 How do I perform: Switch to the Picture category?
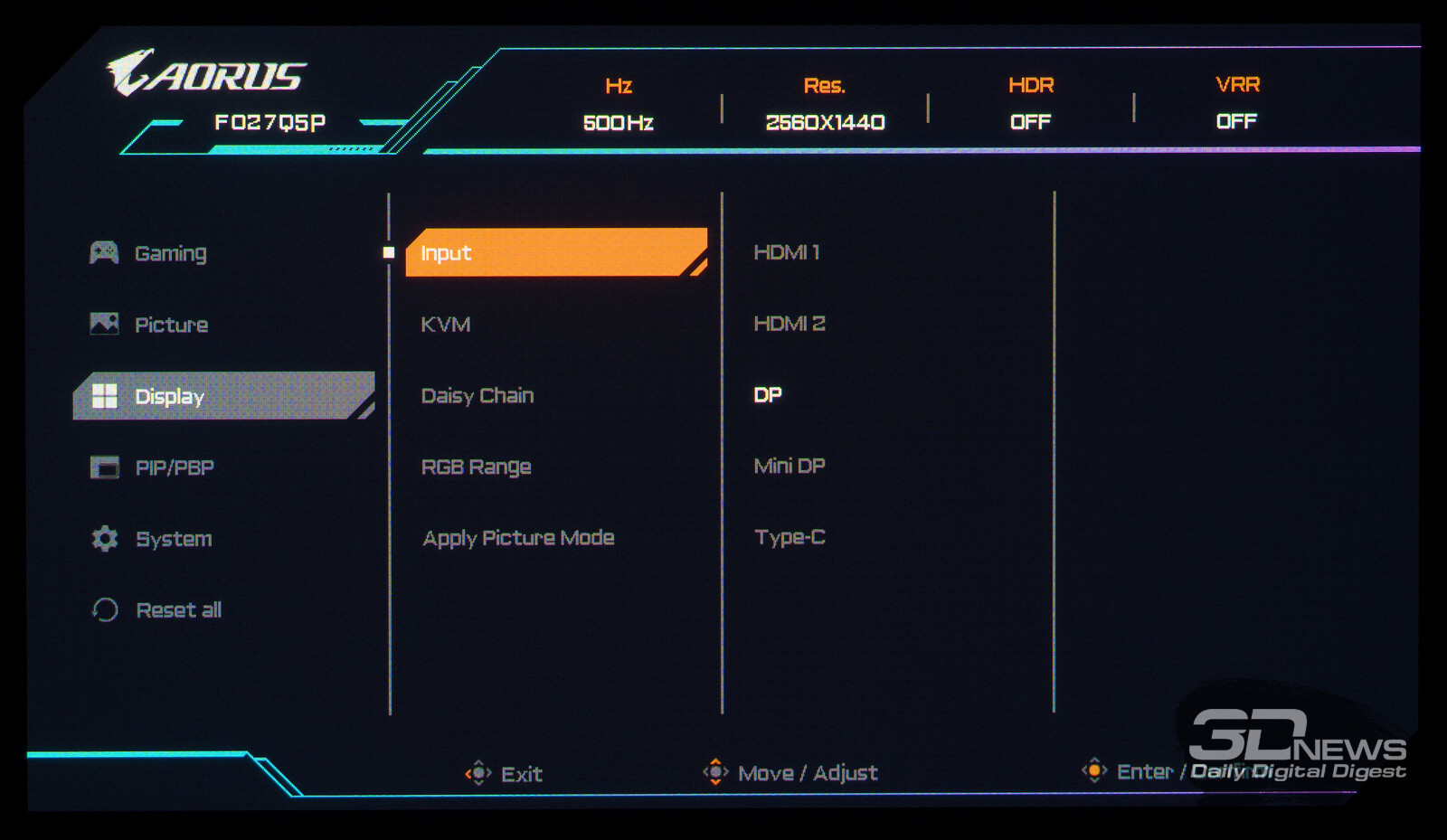tap(171, 325)
